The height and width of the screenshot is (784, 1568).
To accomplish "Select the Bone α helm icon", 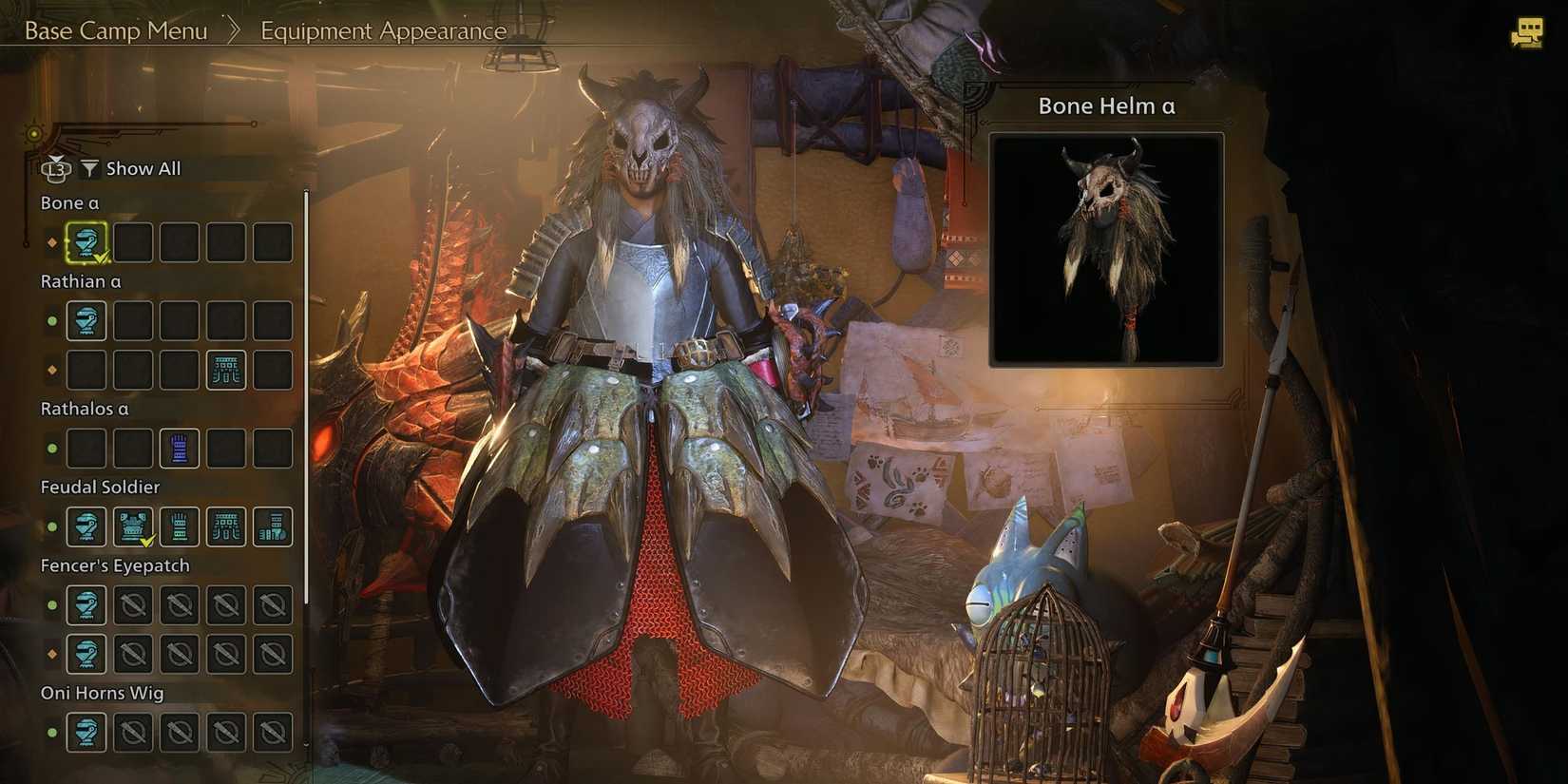I will (x=86, y=242).
